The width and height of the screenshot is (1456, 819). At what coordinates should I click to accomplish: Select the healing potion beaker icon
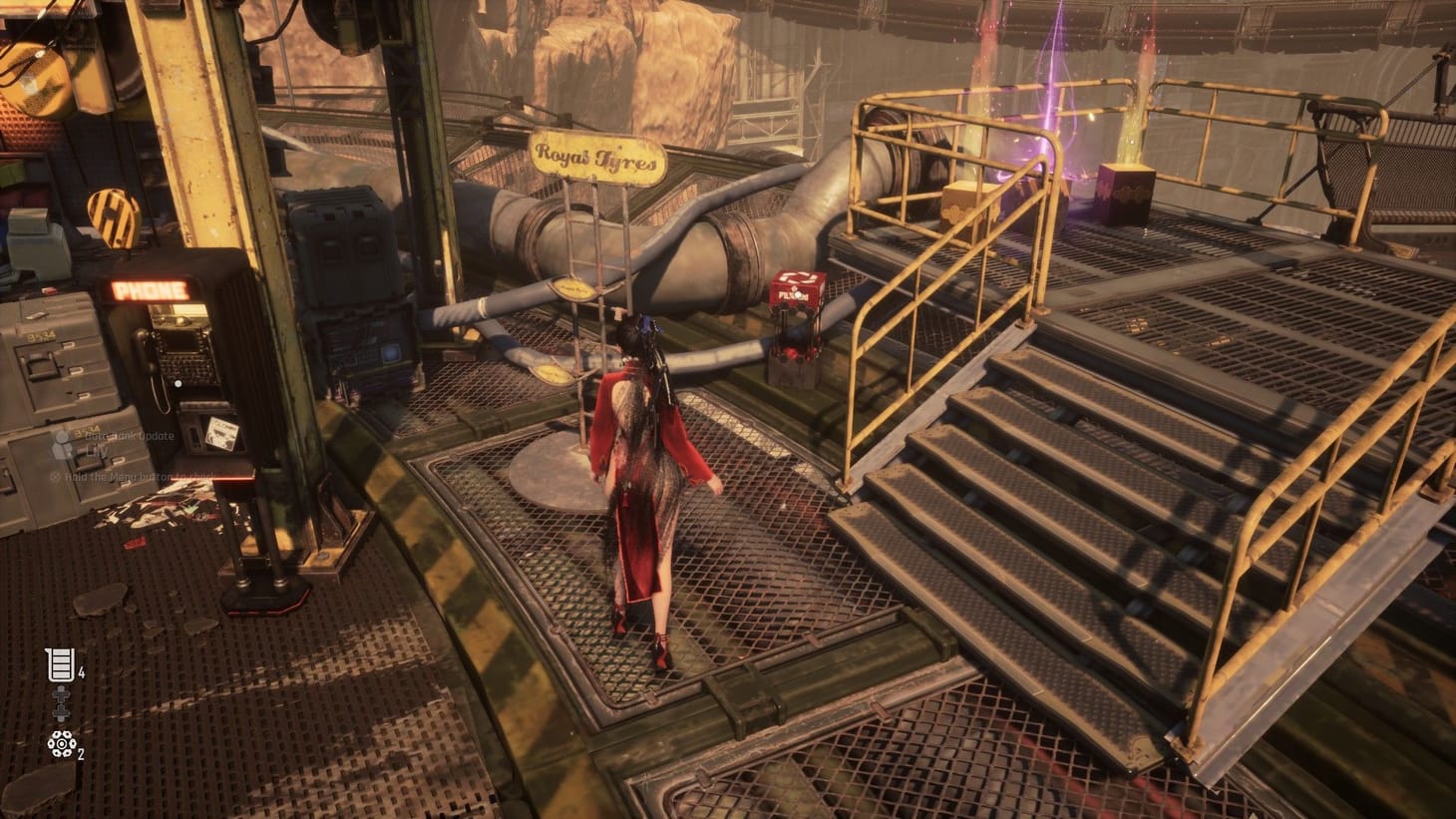60,663
